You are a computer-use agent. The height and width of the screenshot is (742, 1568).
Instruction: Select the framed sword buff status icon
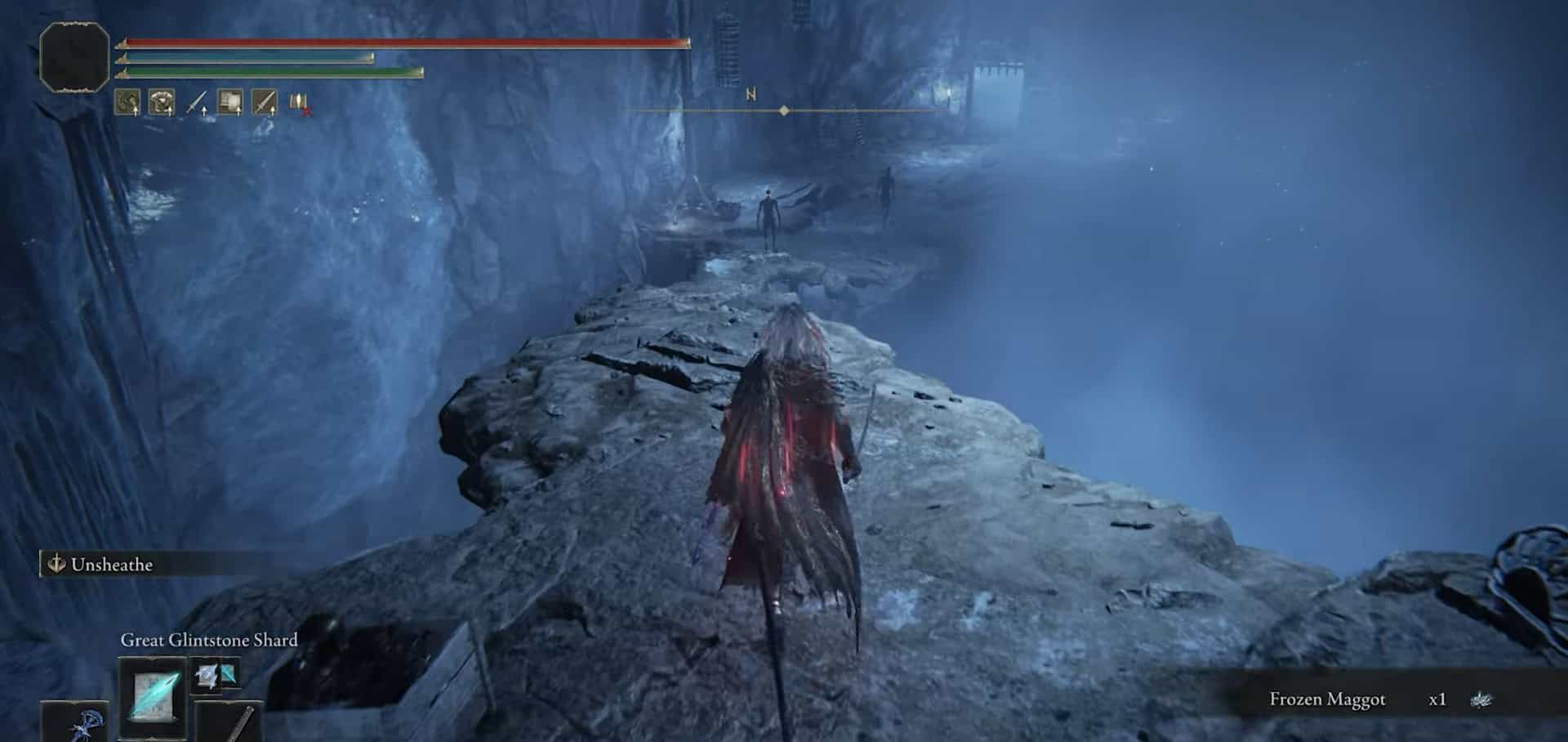[265, 102]
